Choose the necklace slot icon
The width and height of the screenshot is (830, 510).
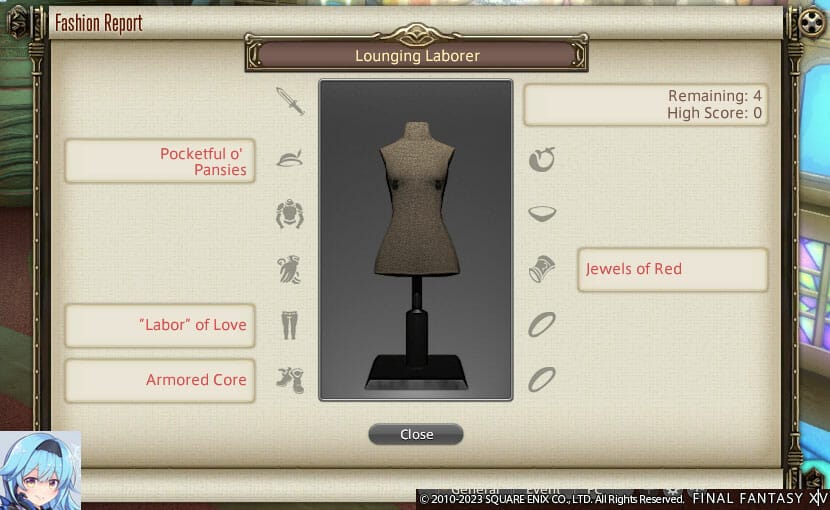pos(542,214)
